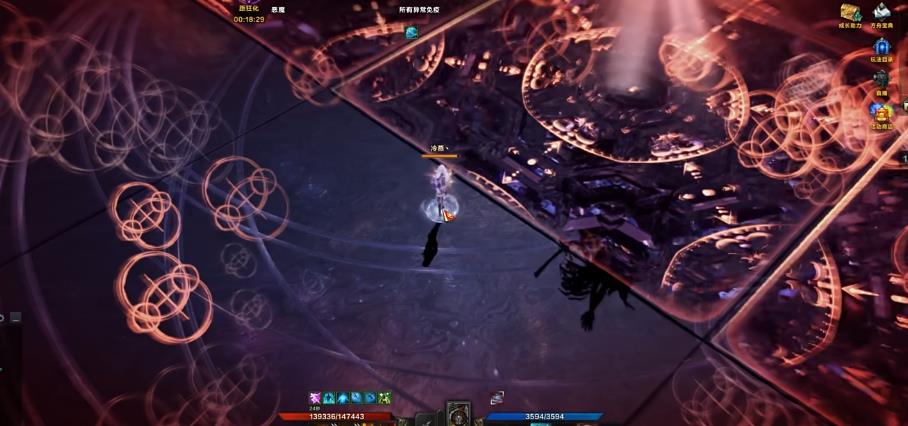The height and width of the screenshot is (426, 908).
Task: Open the 玩法目录 gameplay directory
Action: [x=881, y=47]
